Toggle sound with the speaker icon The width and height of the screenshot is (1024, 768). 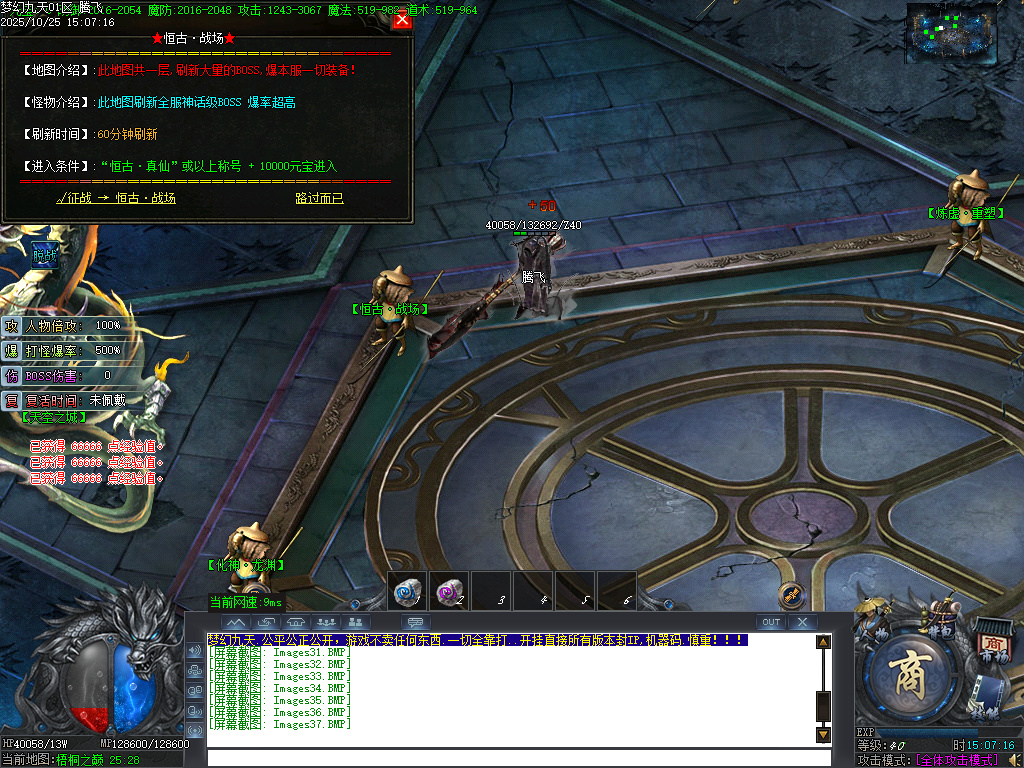[x=1015, y=759]
